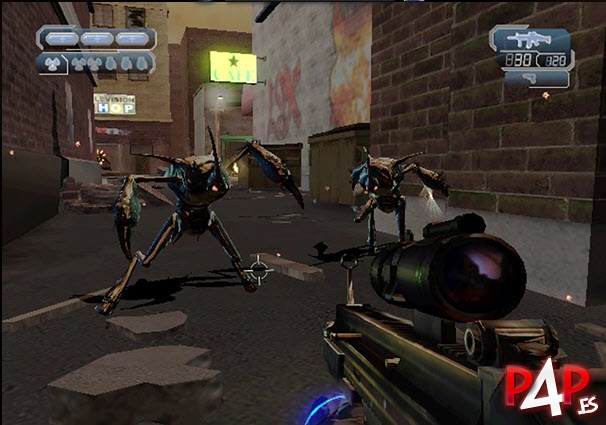Click the highlighted radiation symbol icon
Image resolution: width=606 pixels, height=425 pixels.
coord(50,62)
